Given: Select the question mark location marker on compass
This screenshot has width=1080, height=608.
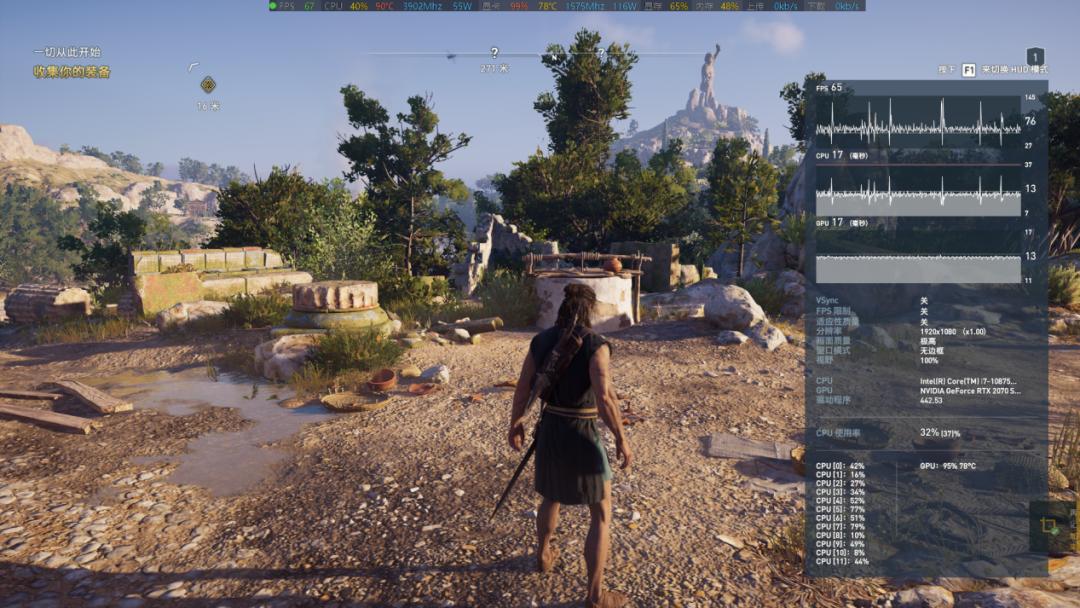Looking at the screenshot, I should click(494, 53).
